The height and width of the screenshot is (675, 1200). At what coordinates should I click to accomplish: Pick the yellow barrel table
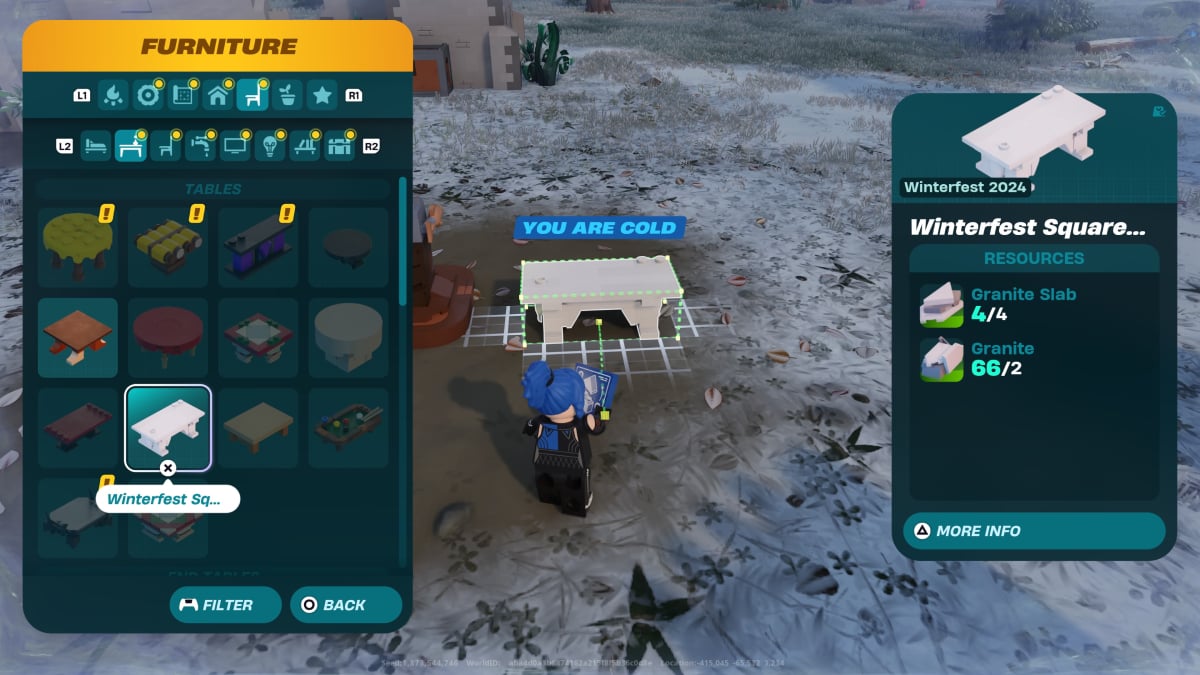[168, 247]
